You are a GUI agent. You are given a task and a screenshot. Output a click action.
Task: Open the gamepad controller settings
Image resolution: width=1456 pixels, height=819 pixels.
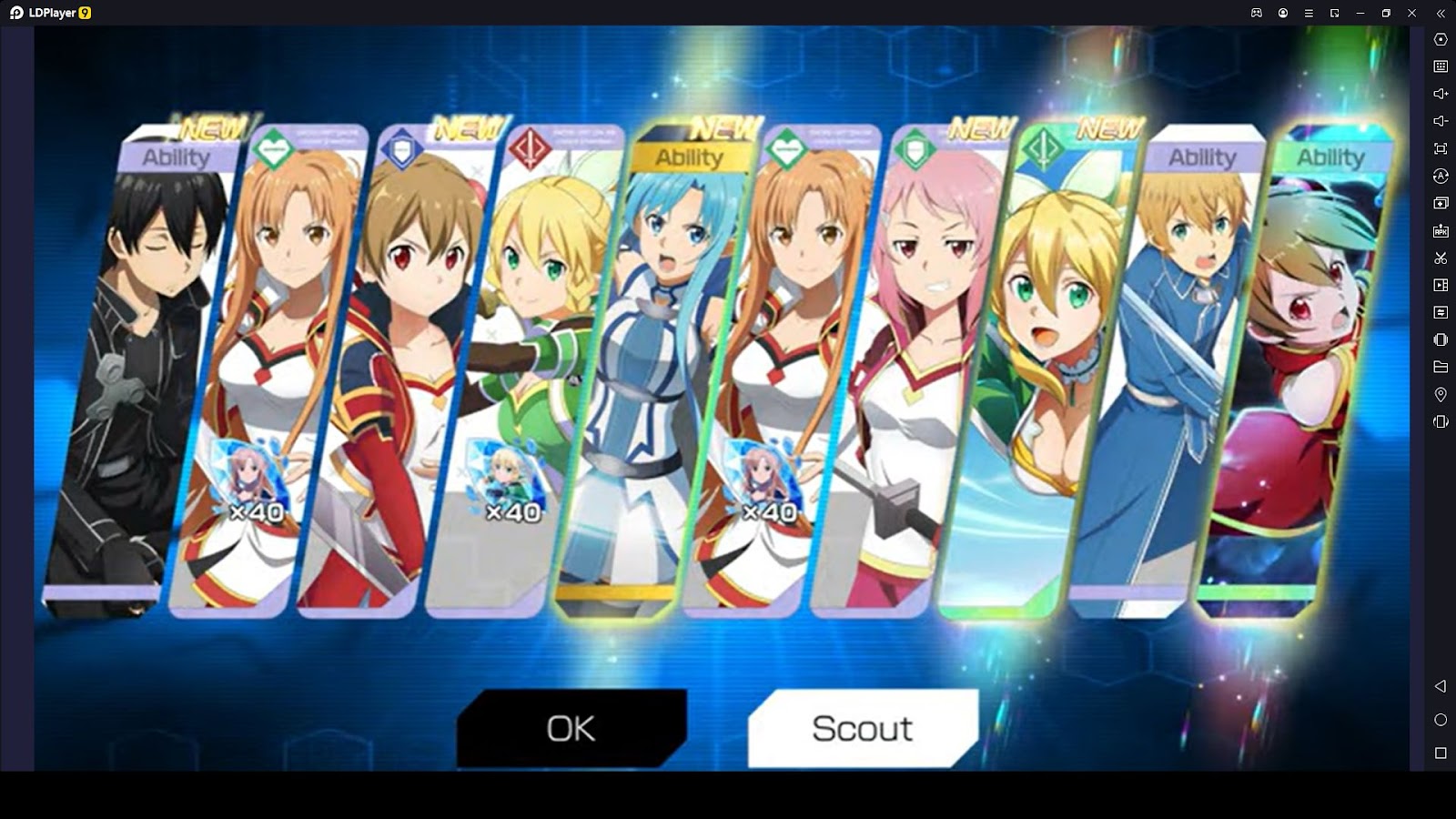point(1257,13)
